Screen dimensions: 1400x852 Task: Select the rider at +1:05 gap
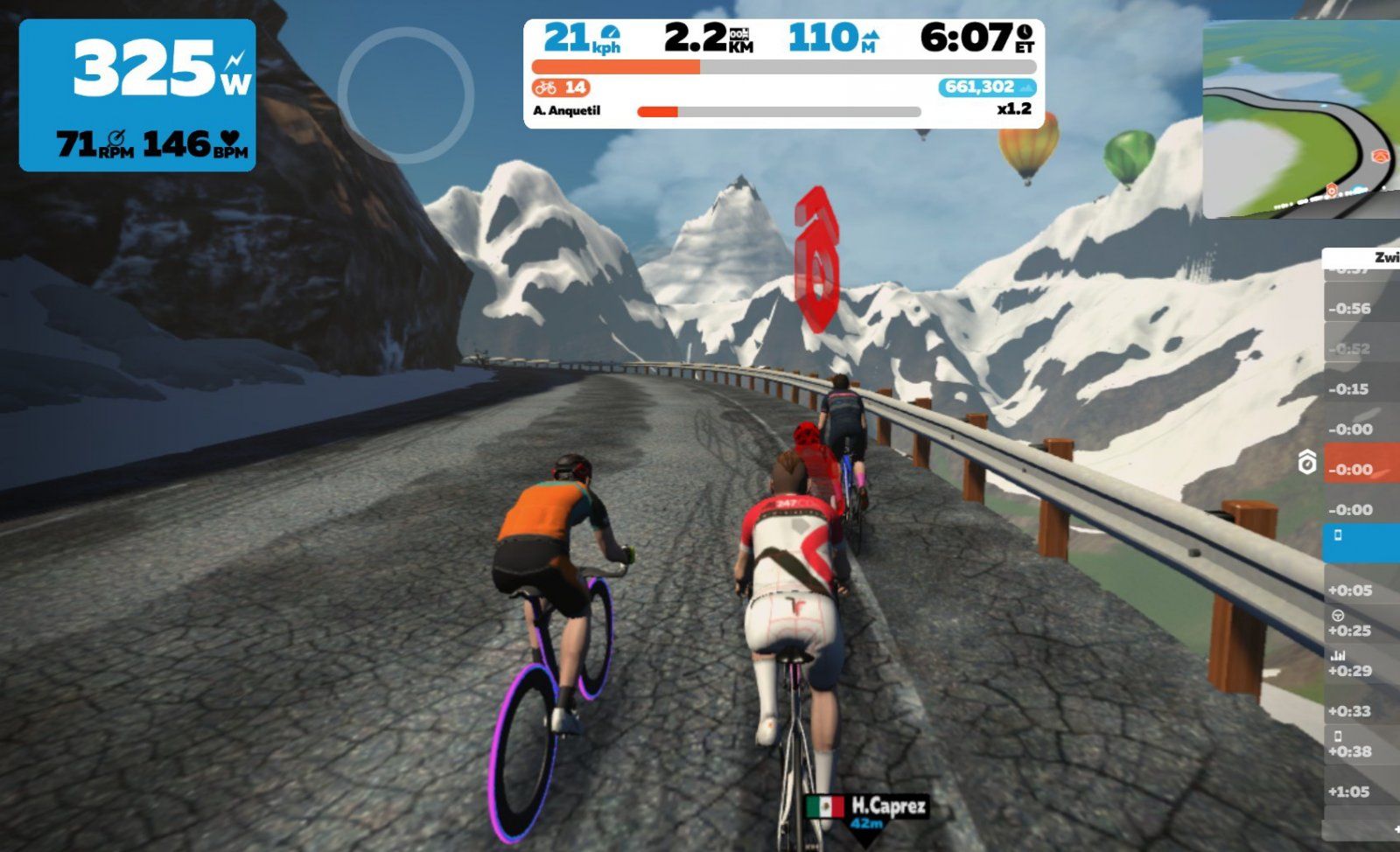point(1361,792)
